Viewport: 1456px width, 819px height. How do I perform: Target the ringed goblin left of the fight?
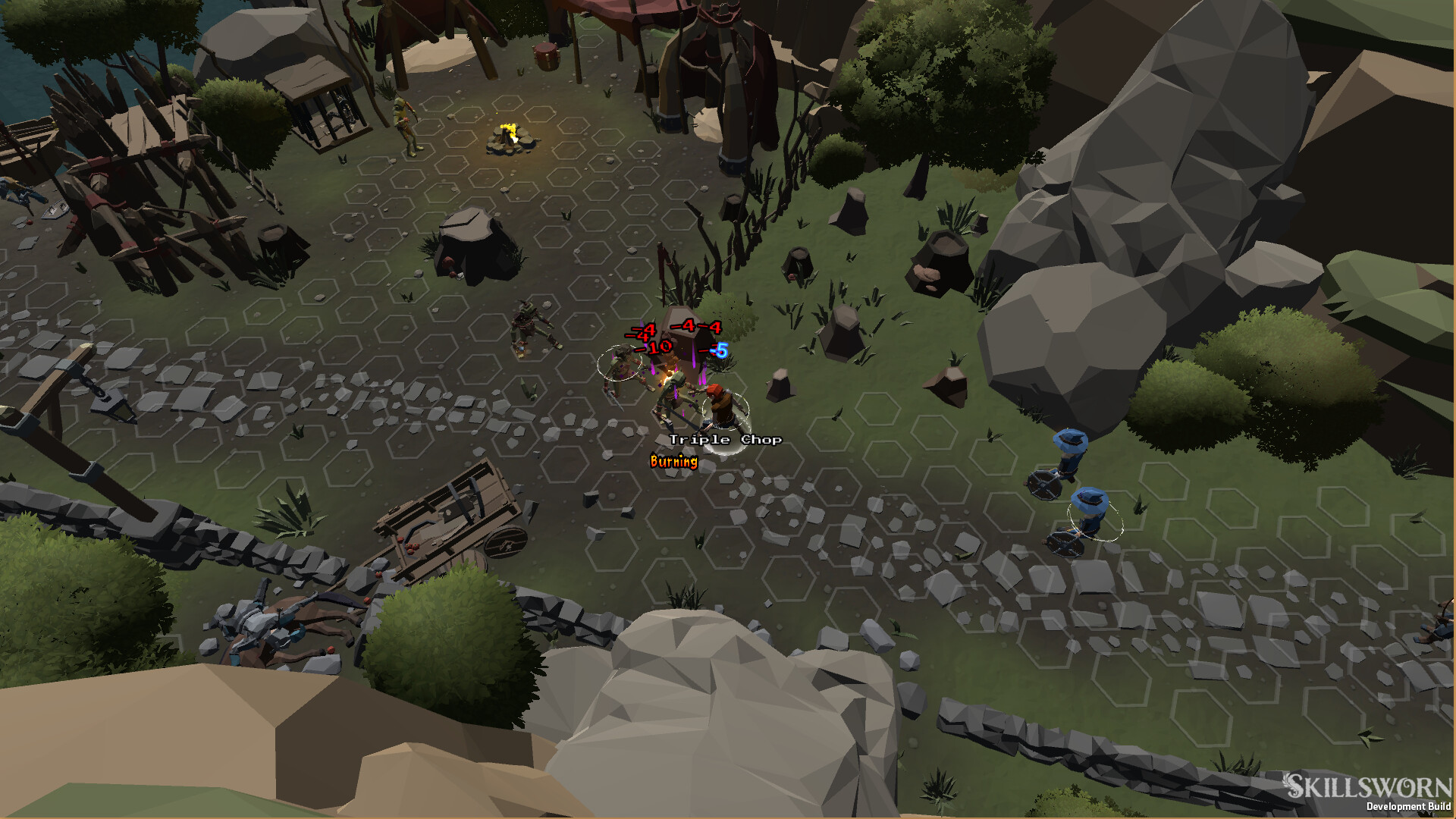point(622,366)
